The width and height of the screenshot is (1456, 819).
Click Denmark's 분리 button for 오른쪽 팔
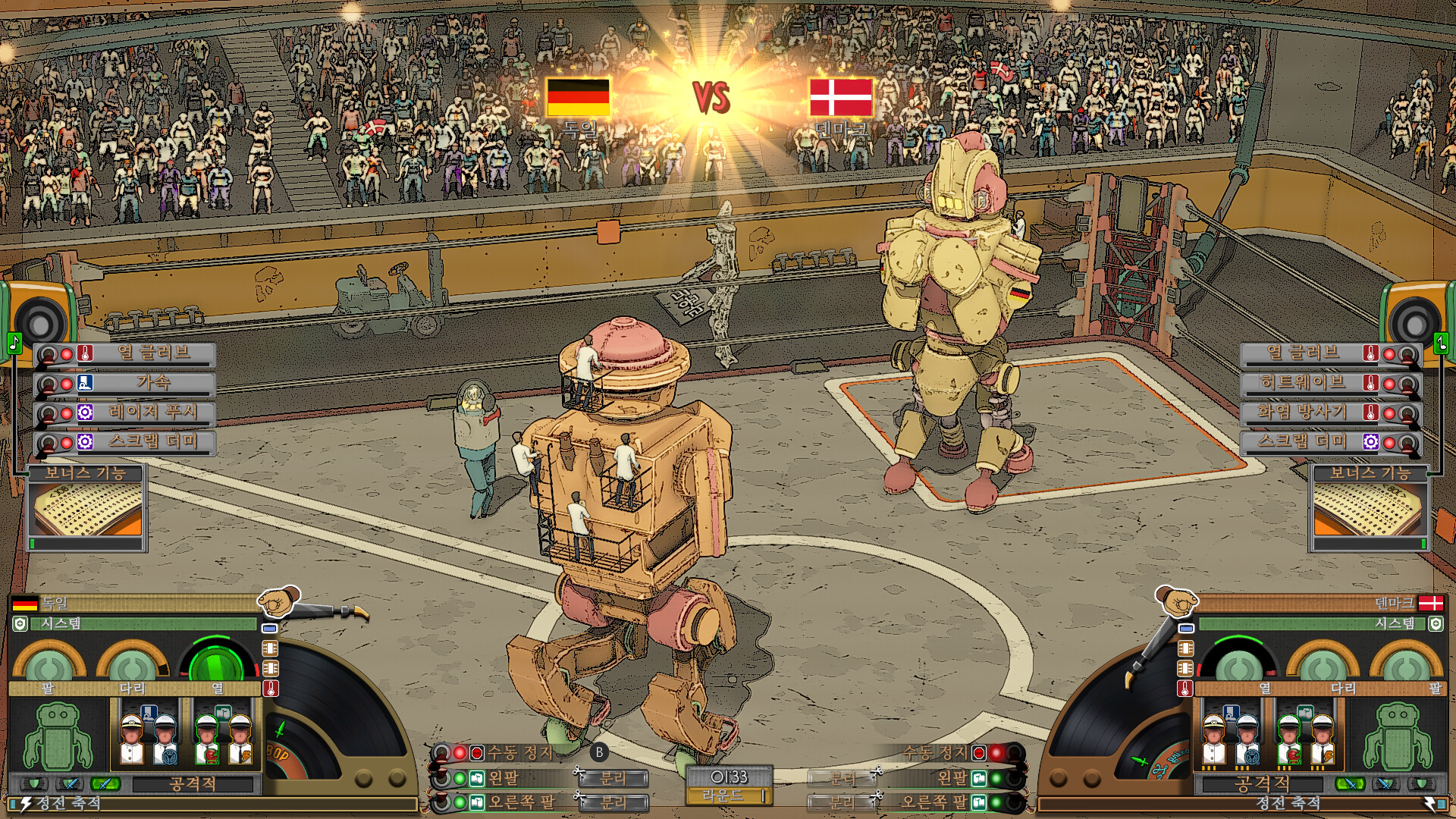[x=842, y=802]
